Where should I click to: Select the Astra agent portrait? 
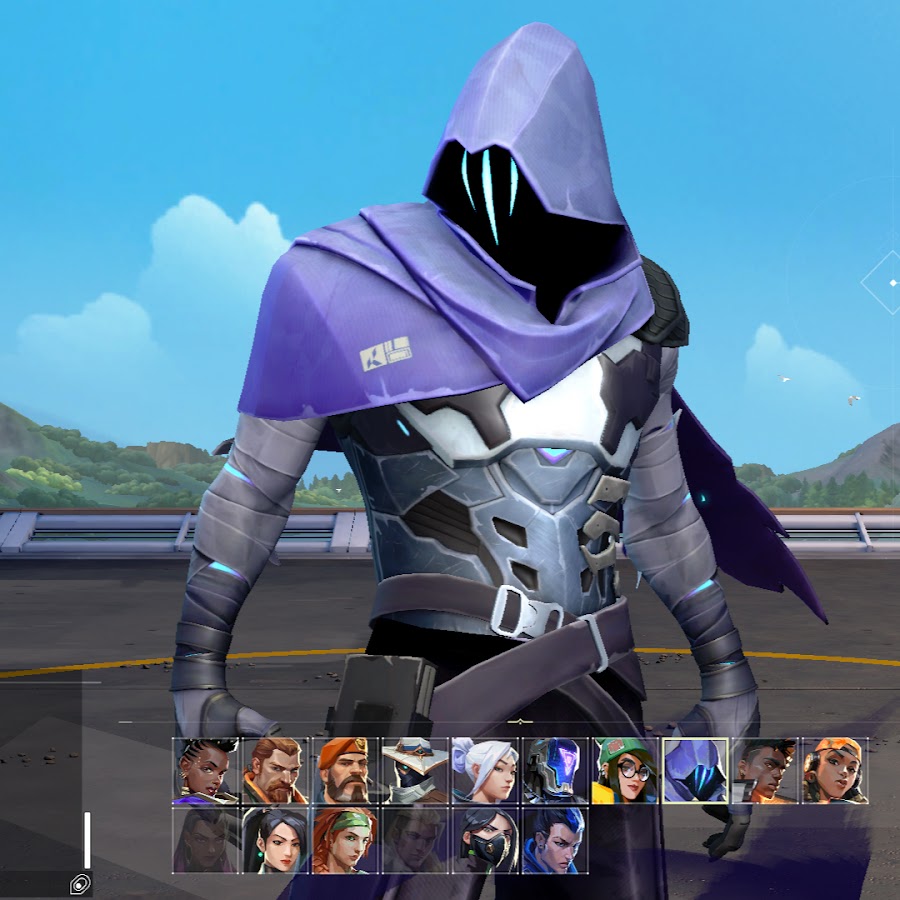(x=206, y=771)
